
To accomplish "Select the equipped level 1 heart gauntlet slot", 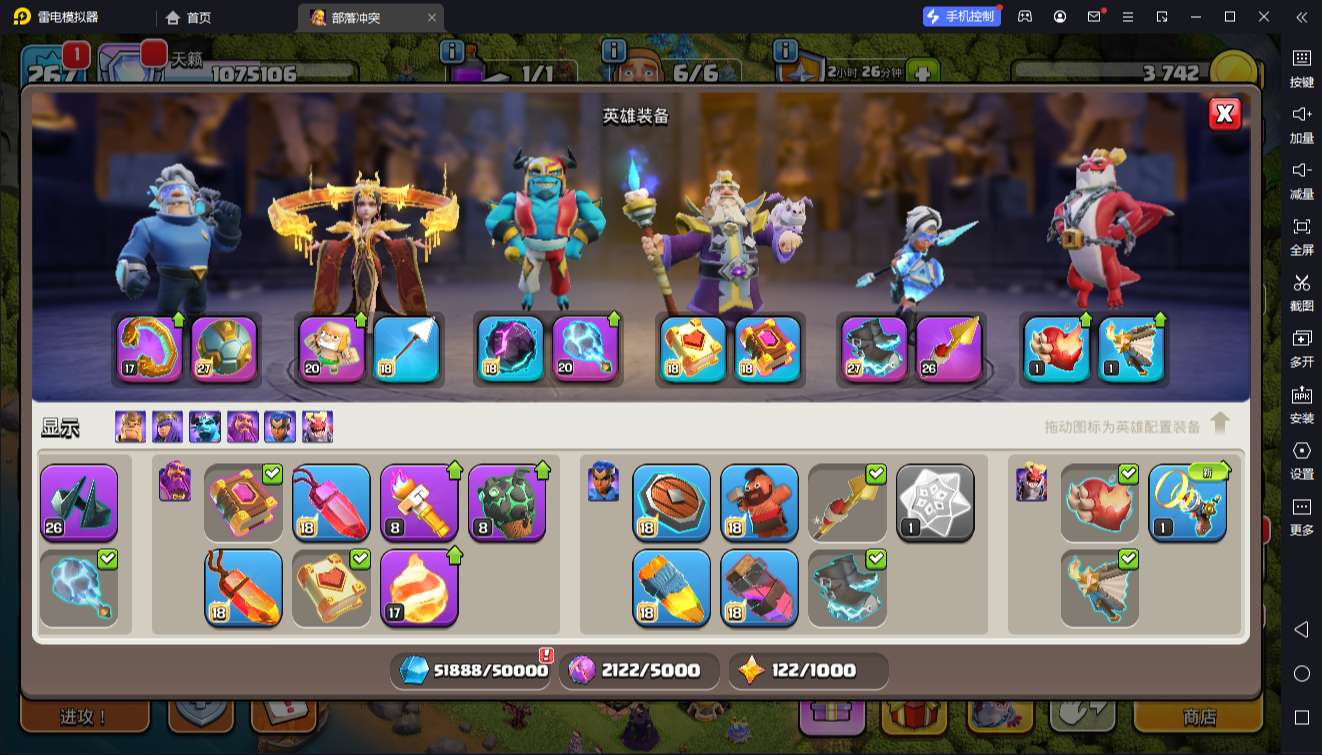I will point(1057,349).
